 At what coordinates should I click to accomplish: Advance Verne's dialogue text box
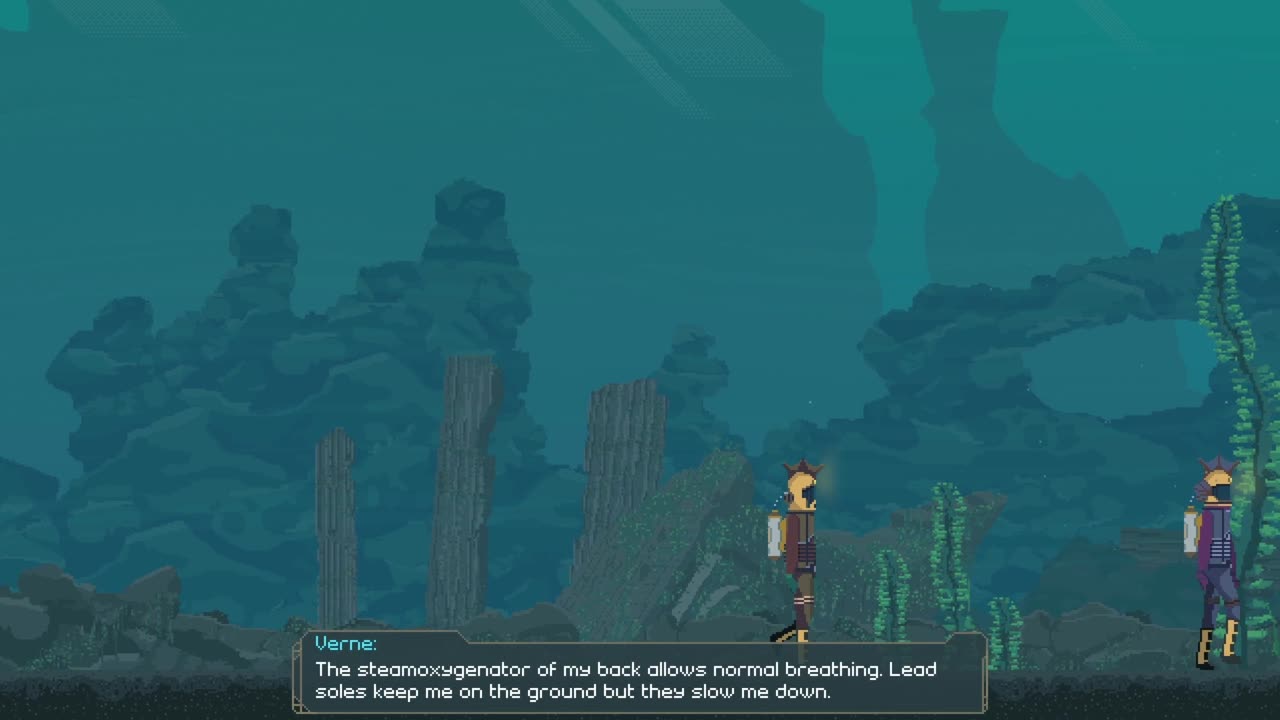640,672
